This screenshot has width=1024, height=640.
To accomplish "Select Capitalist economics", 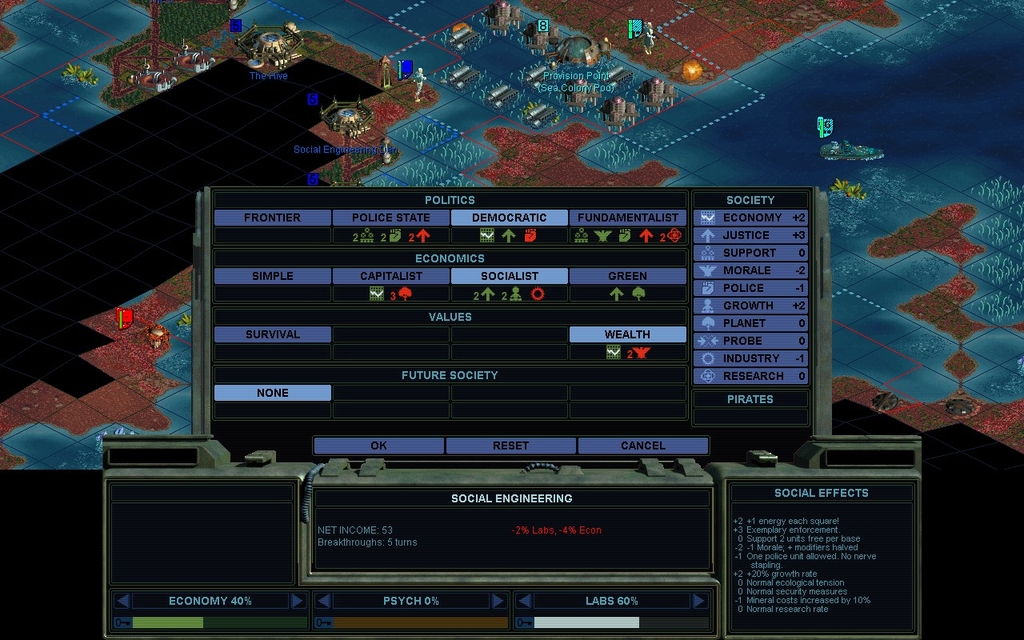I will (x=391, y=276).
